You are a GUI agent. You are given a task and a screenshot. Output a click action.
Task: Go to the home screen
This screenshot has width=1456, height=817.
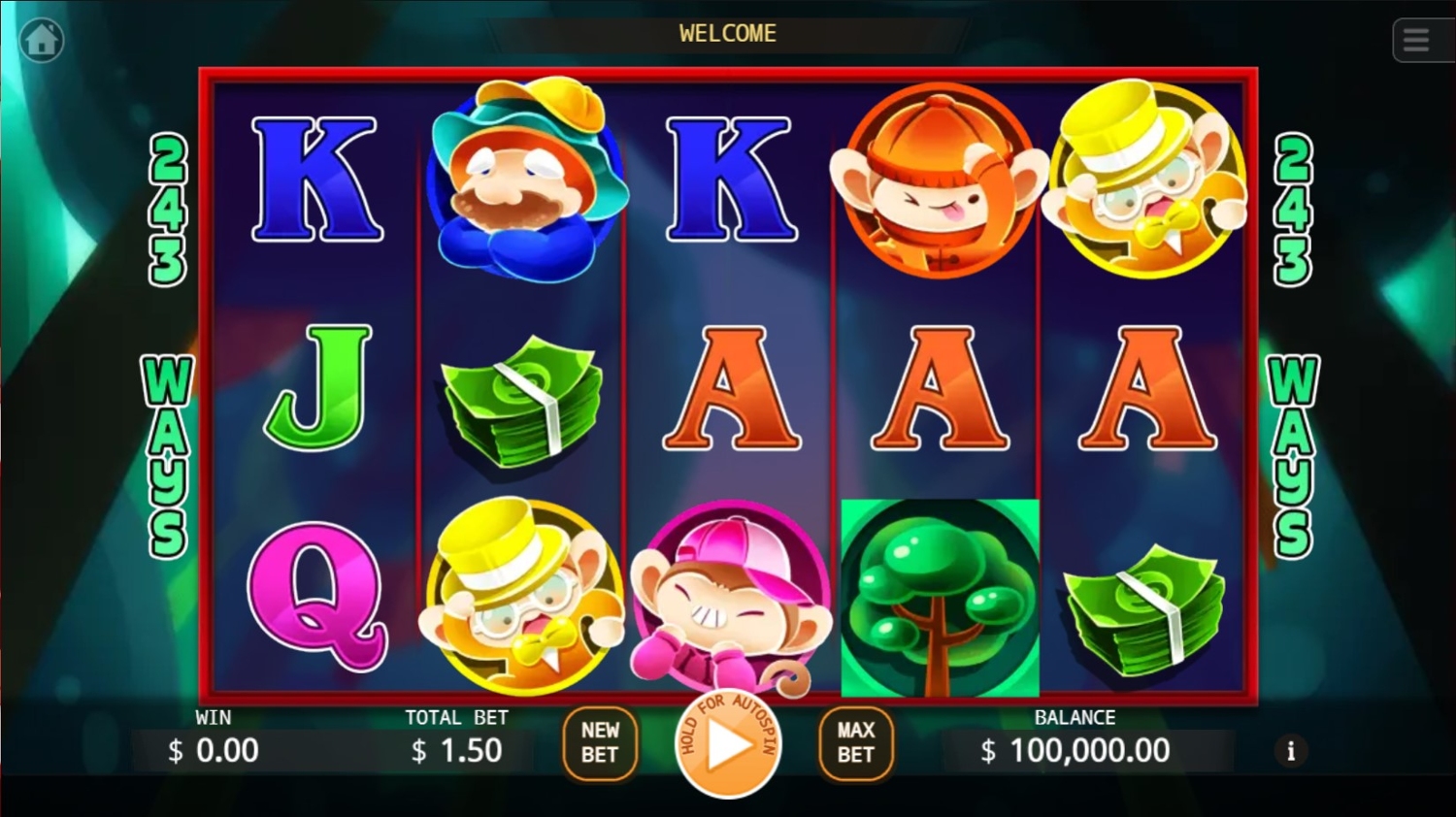[42, 41]
